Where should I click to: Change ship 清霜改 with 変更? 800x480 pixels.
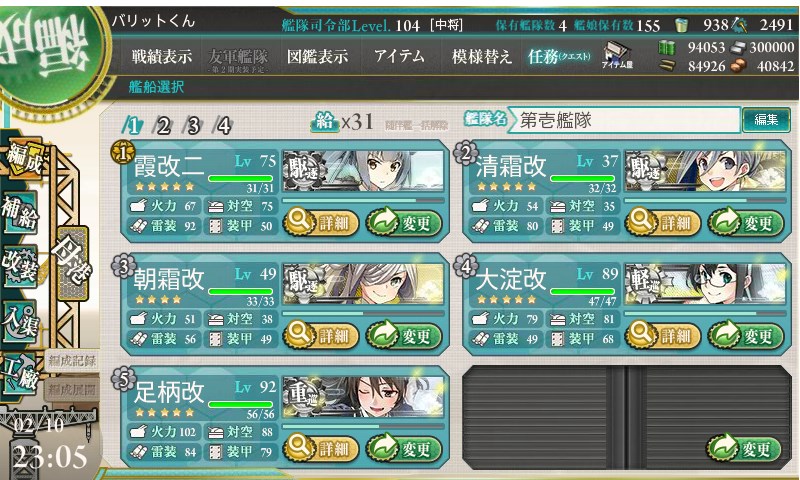tap(742, 222)
